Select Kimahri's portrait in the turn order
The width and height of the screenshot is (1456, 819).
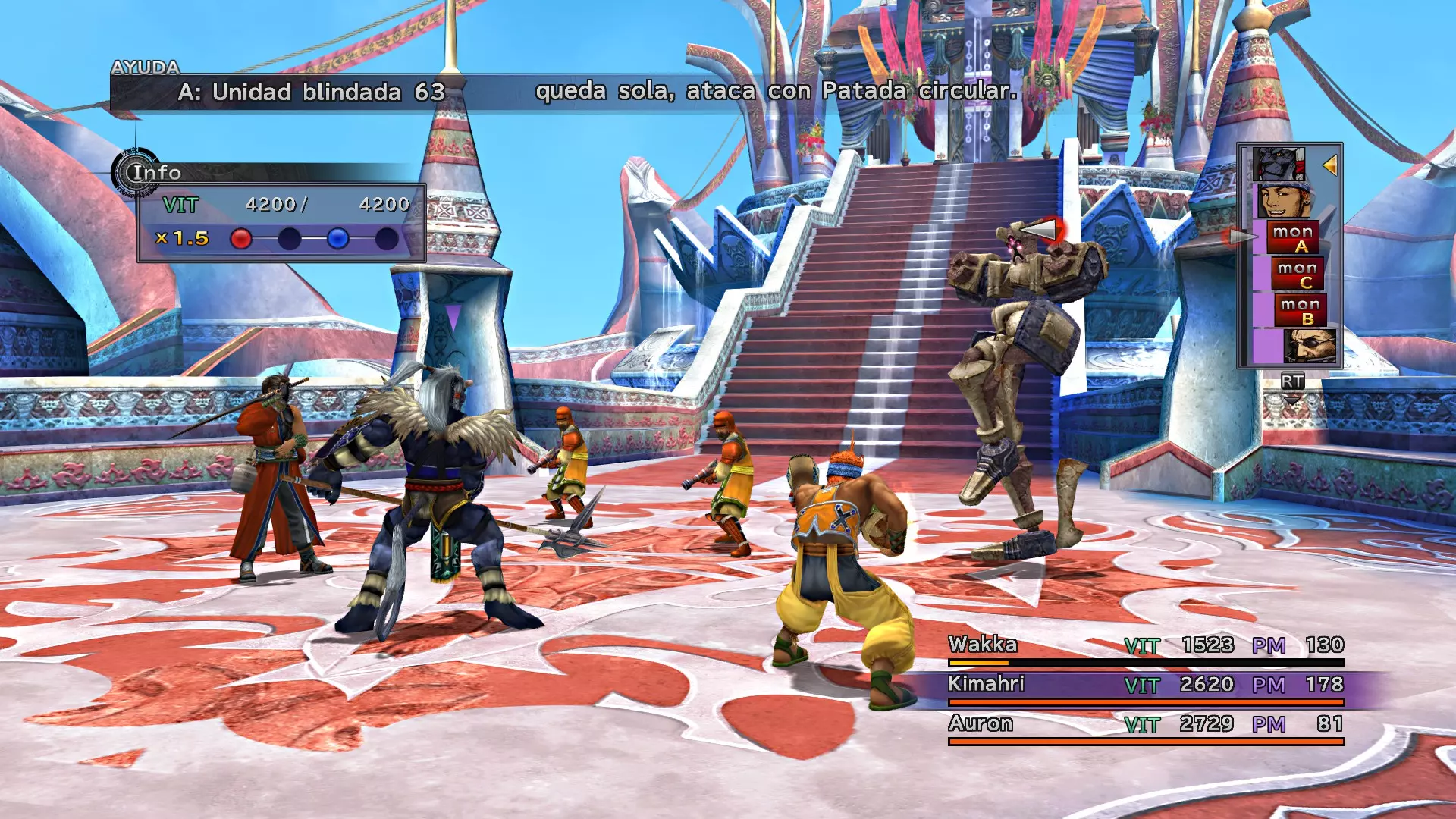click(1279, 164)
